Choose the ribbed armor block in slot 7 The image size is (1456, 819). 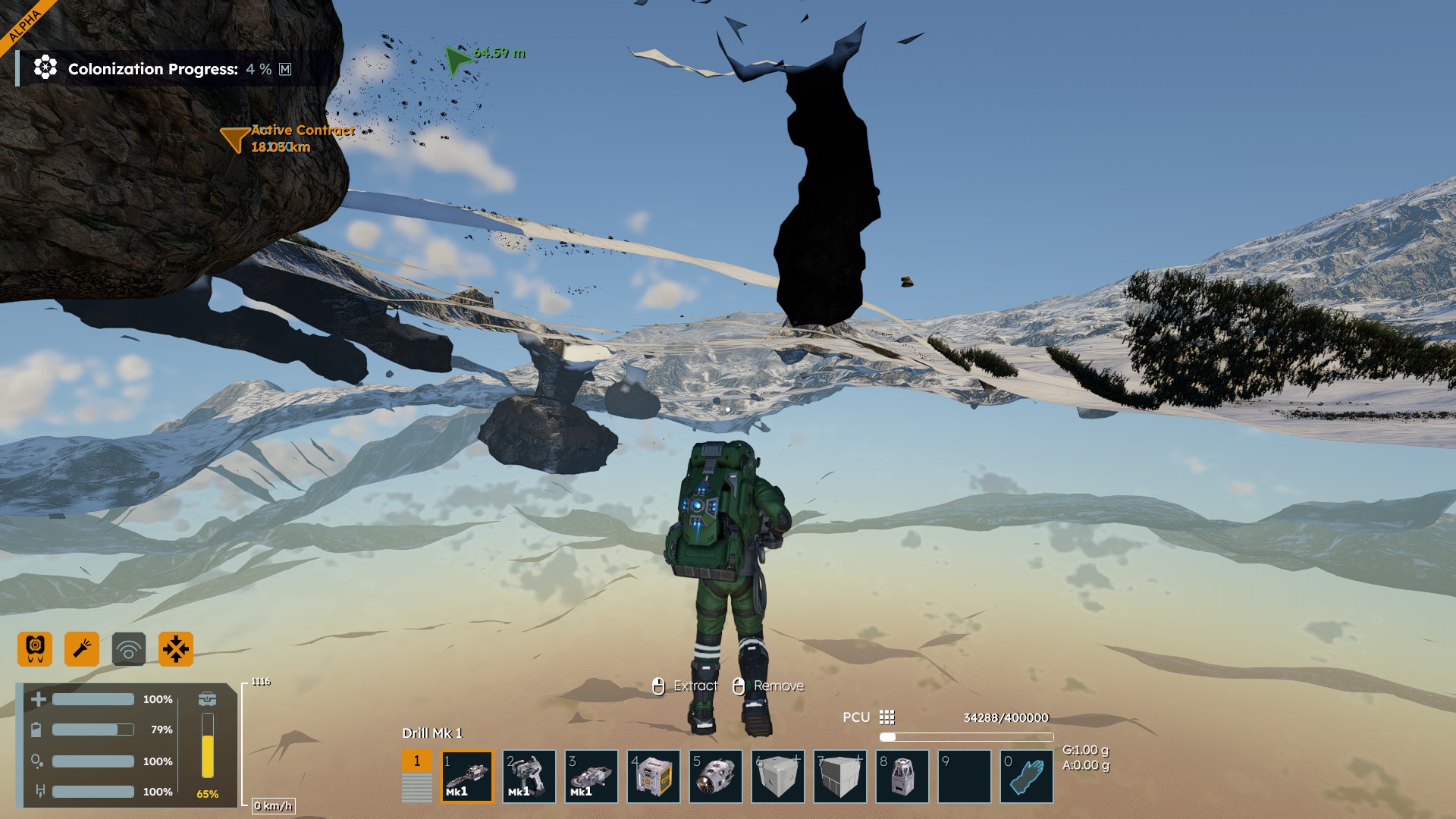[x=840, y=777]
